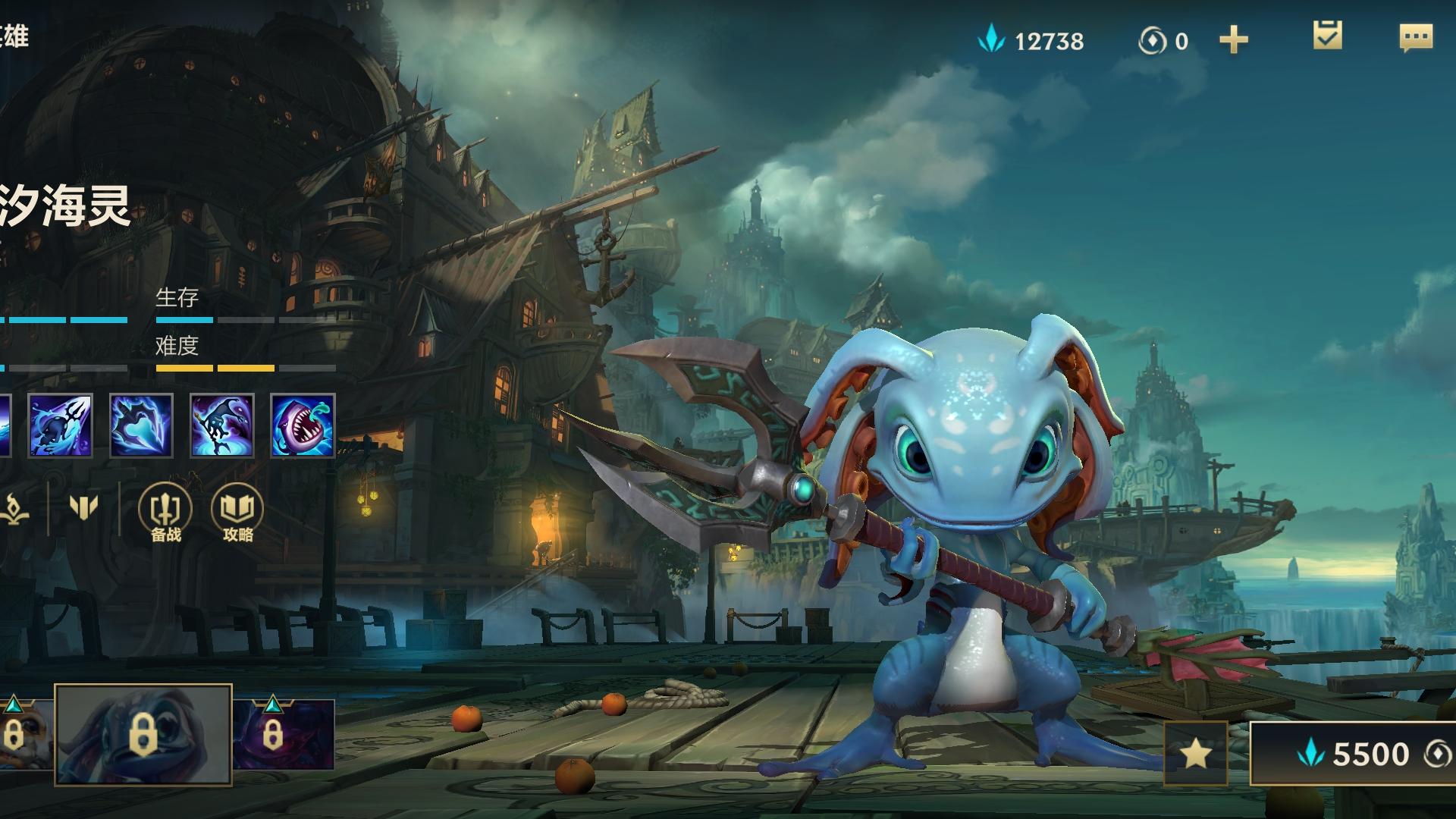The width and height of the screenshot is (1456, 819).
Task: Select the highlighted locked Fizz skin thumbnail
Action: [x=143, y=734]
